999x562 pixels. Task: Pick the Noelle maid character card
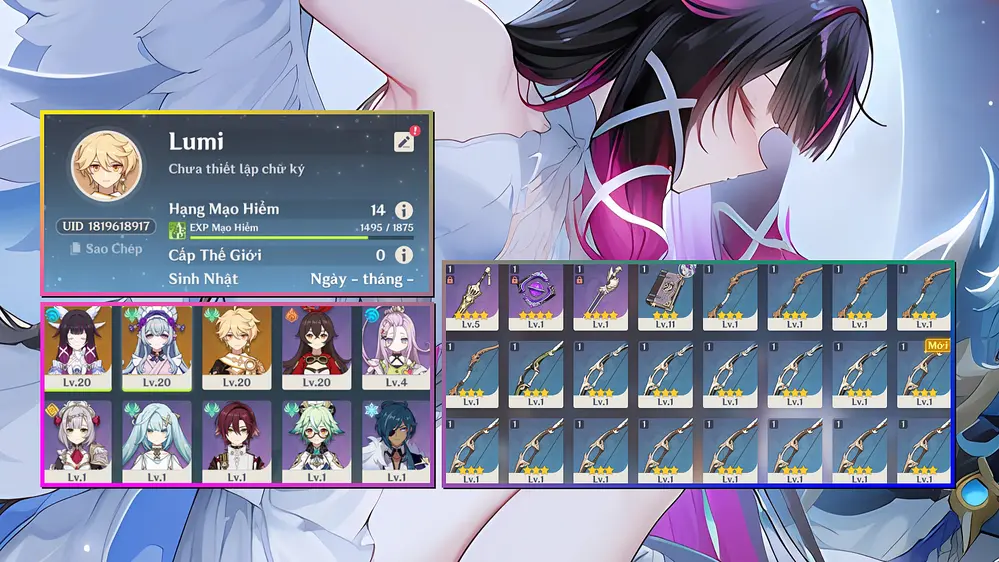(x=77, y=441)
